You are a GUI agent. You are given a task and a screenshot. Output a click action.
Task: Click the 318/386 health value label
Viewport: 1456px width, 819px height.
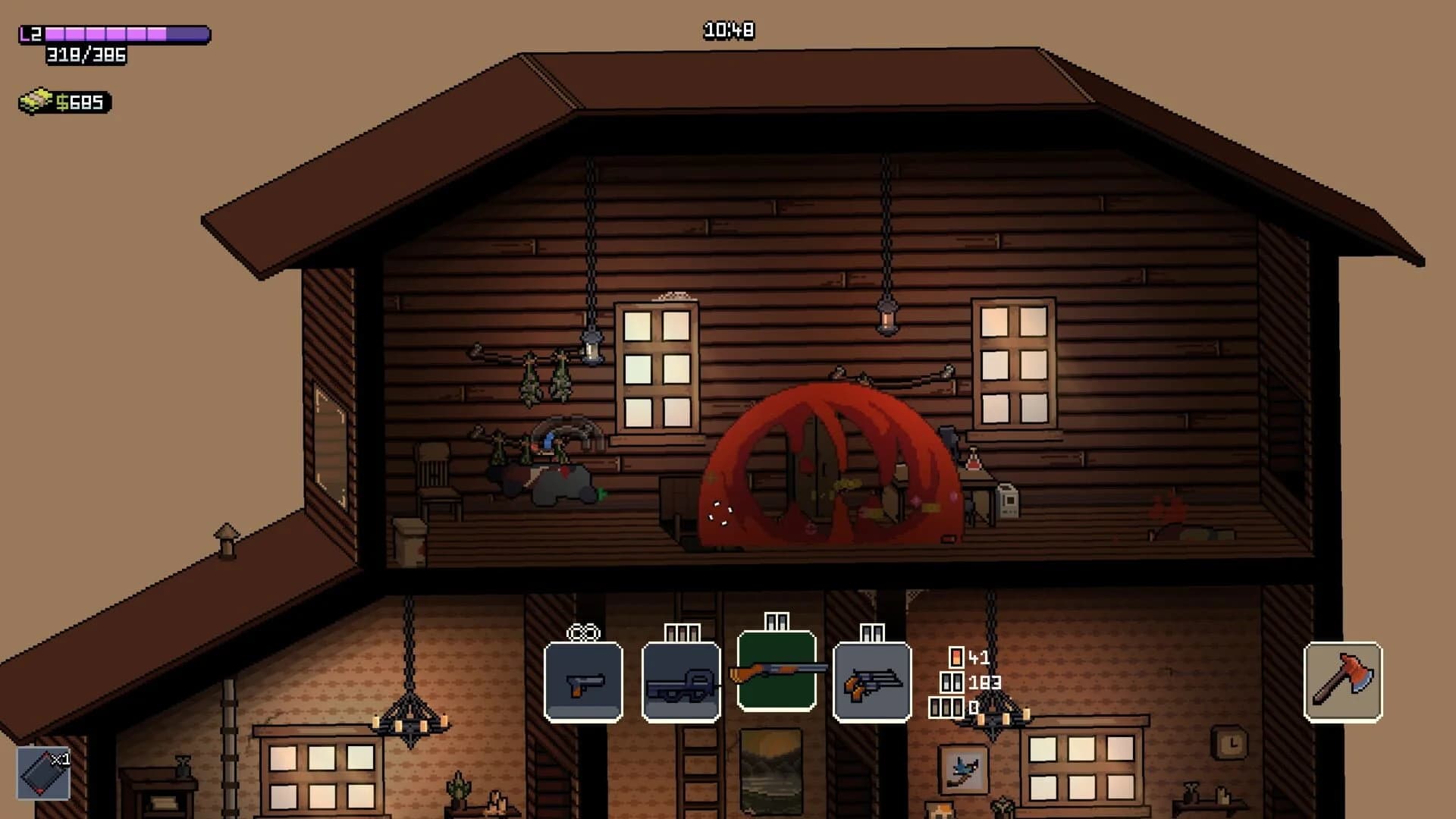click(86, 55)
